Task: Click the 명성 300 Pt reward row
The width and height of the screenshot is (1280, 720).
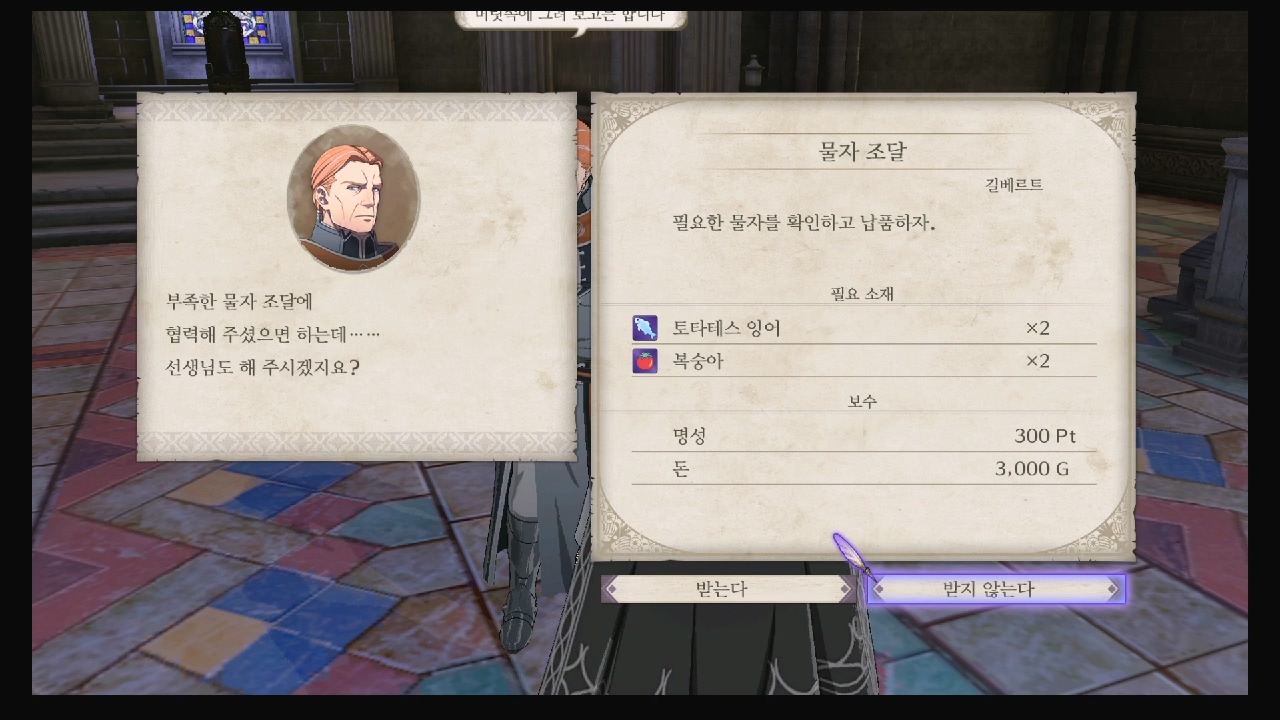Action: pos(862,435)
